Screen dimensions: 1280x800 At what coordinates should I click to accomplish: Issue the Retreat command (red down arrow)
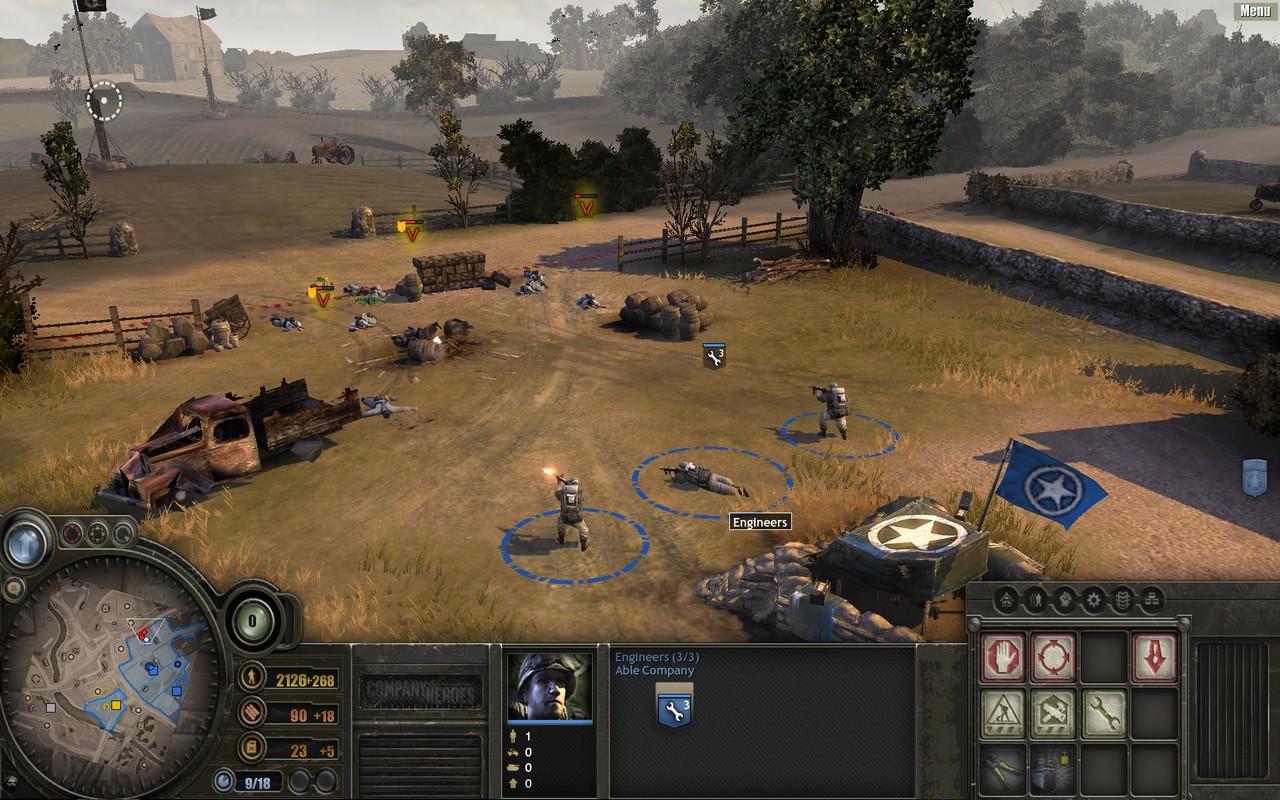(x=1154, y=658)
